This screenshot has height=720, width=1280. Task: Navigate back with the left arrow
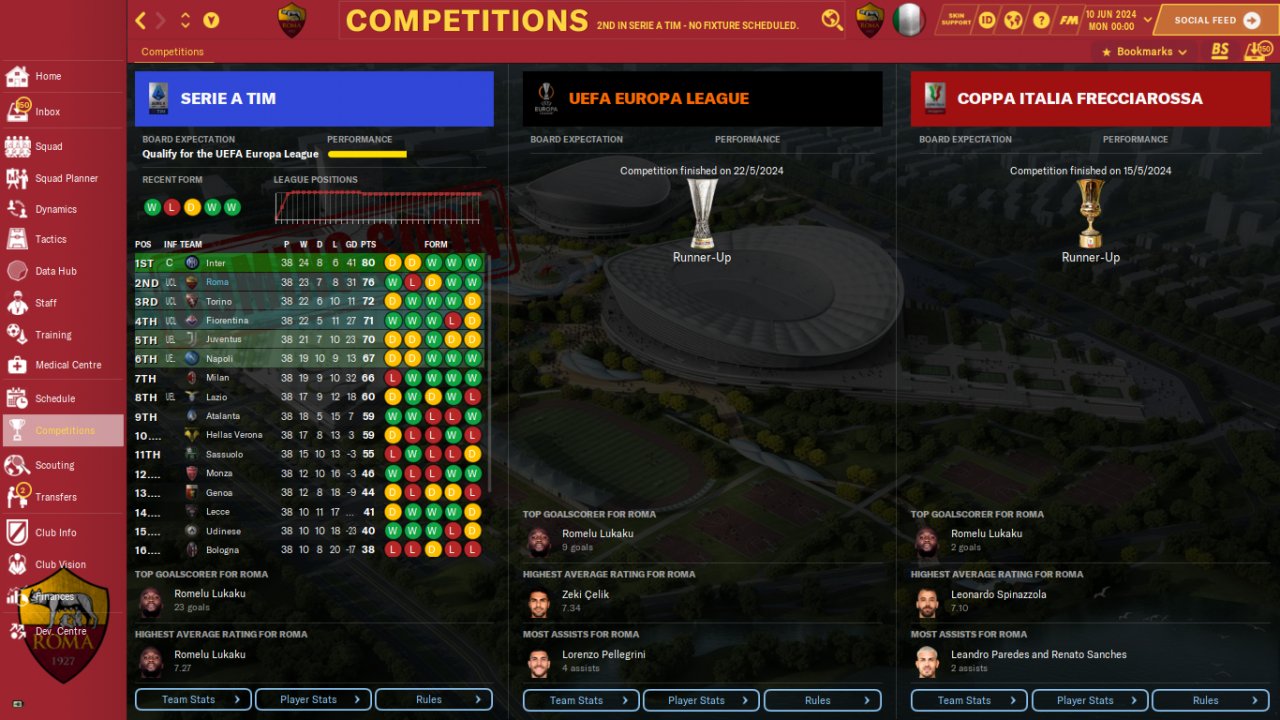click(141, 20)
